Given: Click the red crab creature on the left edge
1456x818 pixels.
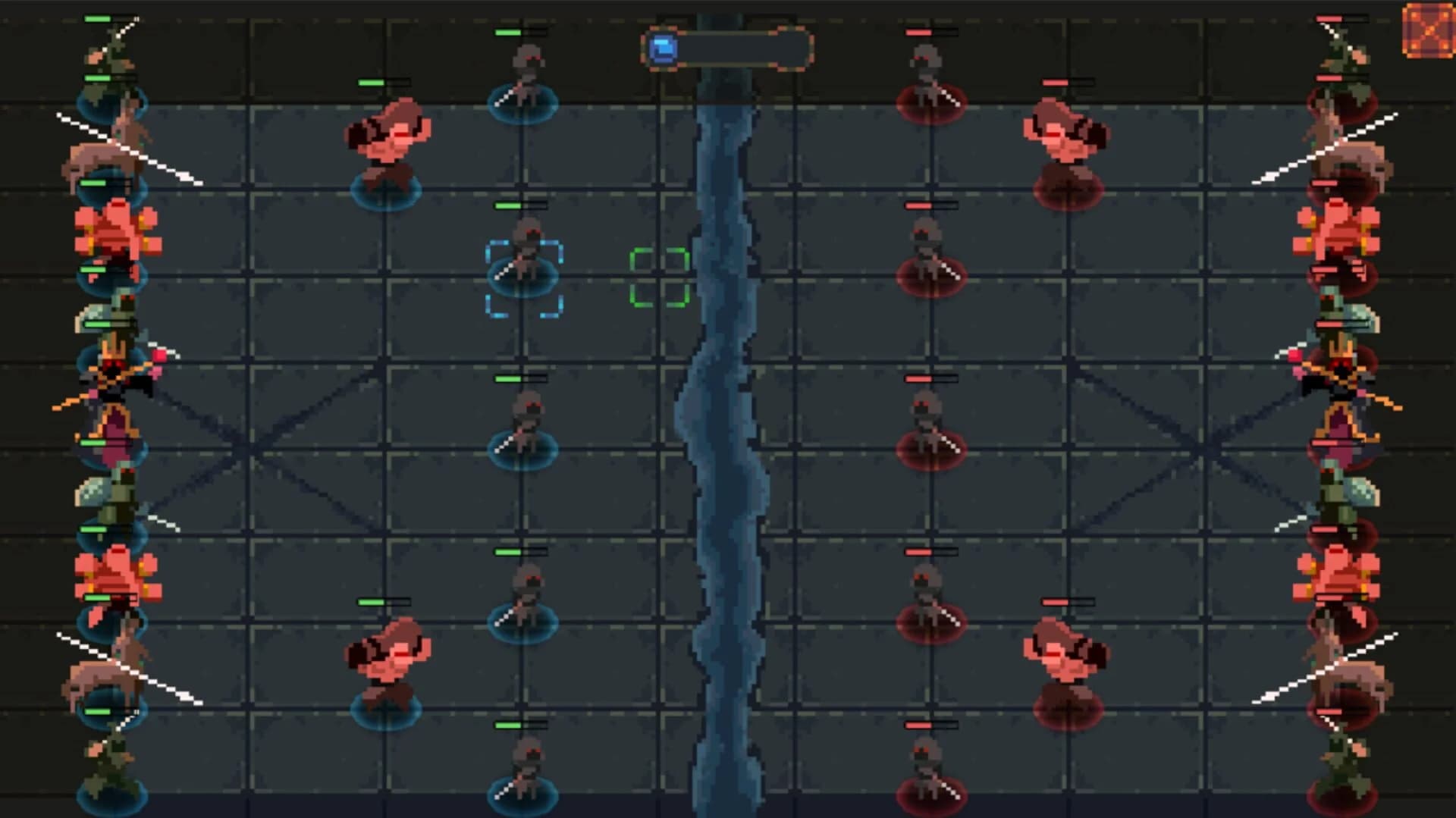Looking at the screenshot, I should (x=114, y=227).
